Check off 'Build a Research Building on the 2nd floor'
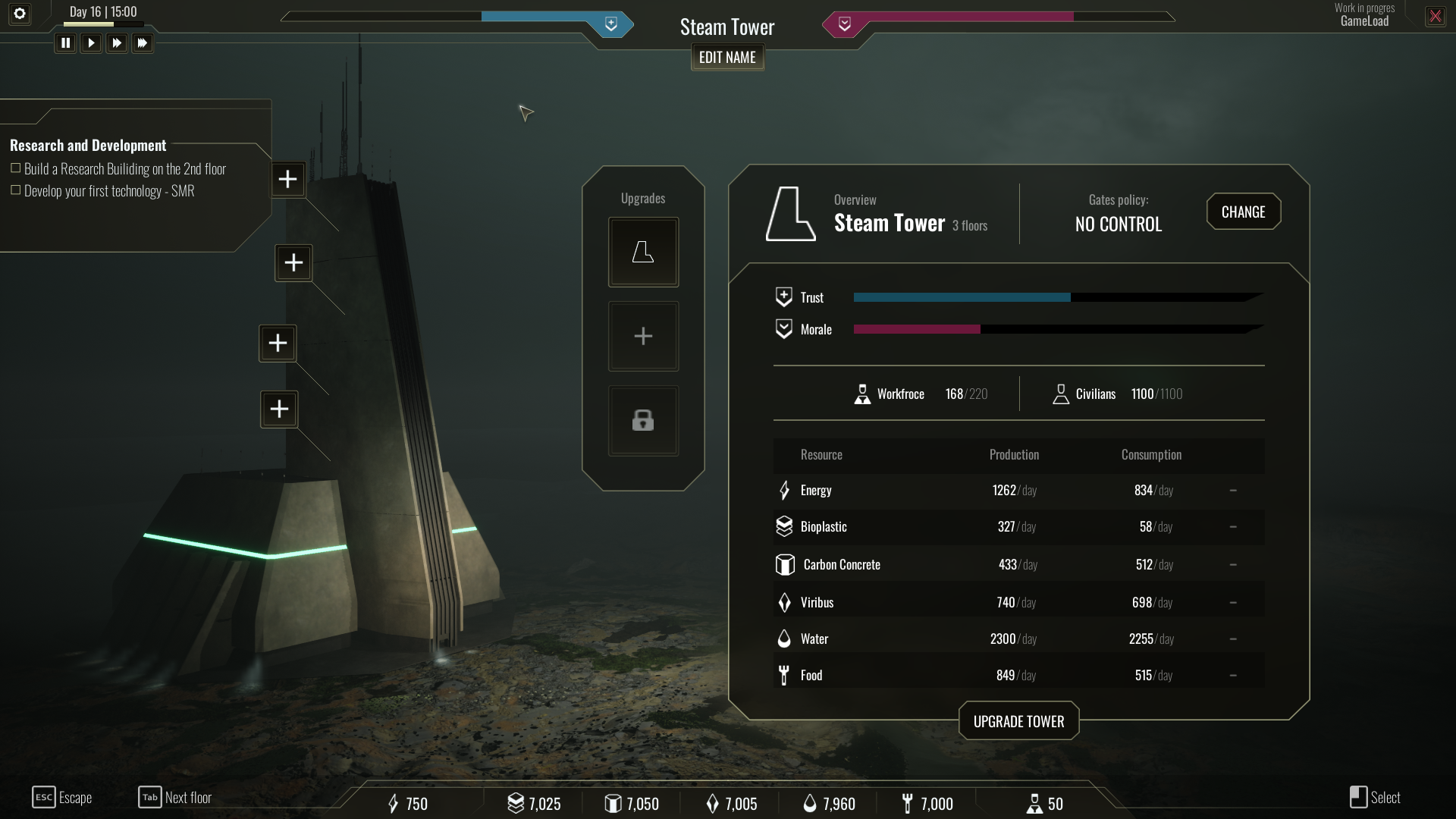Screen dimensions: 1456x819 tap(15, 168)
